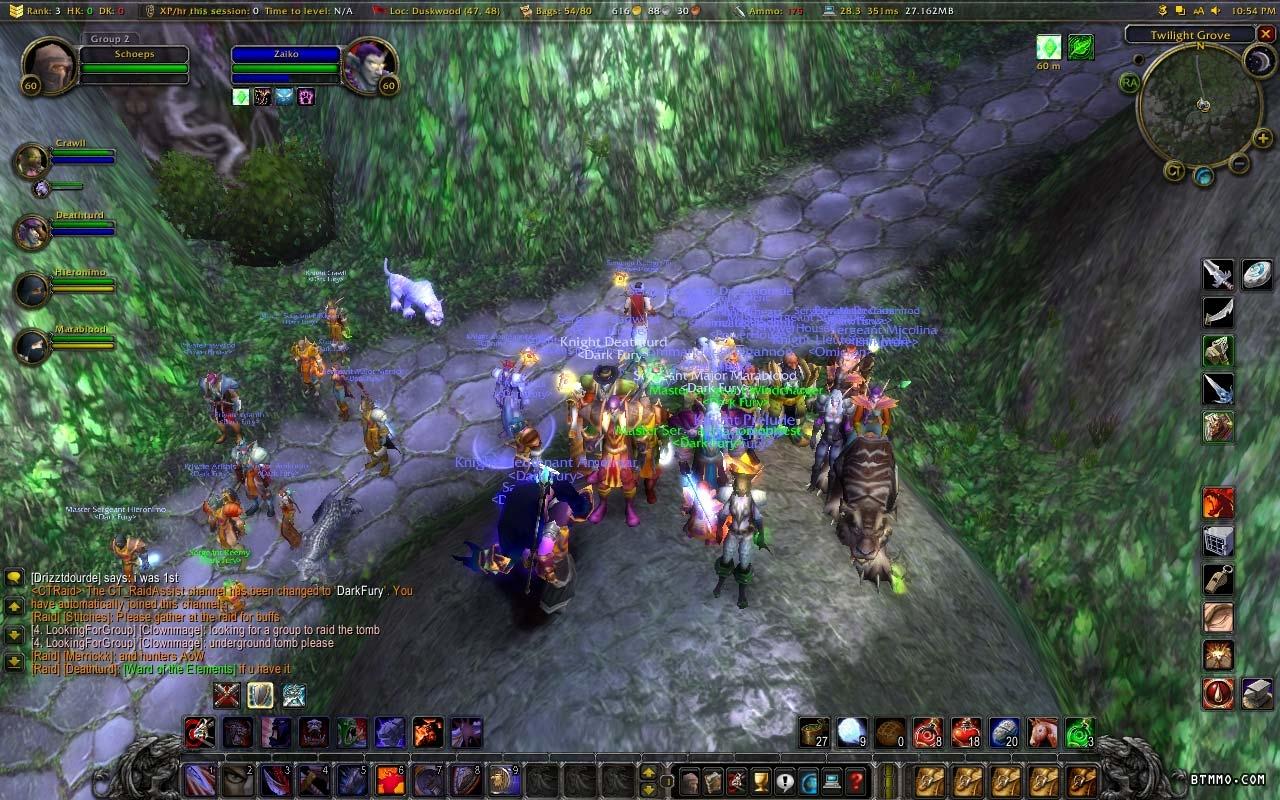This screenshot has height=800, width=1280.
Task: Activate the action bar slot numbered 6
Action: click(391, 780)
